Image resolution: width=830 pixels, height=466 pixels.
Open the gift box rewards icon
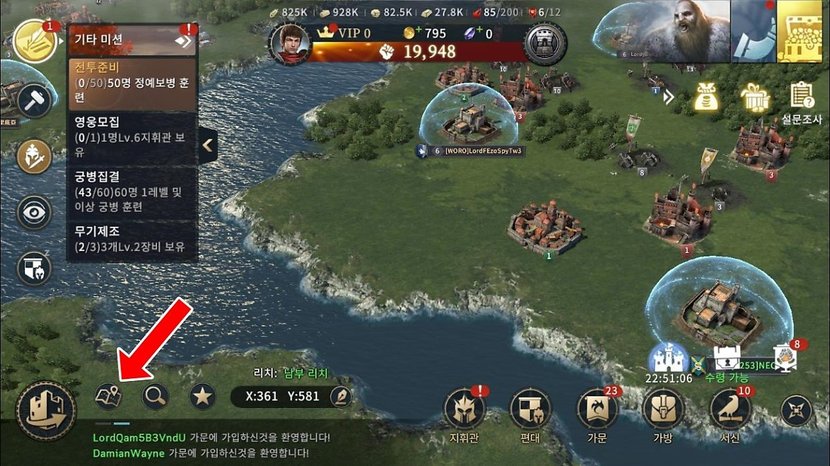(754, 97)
